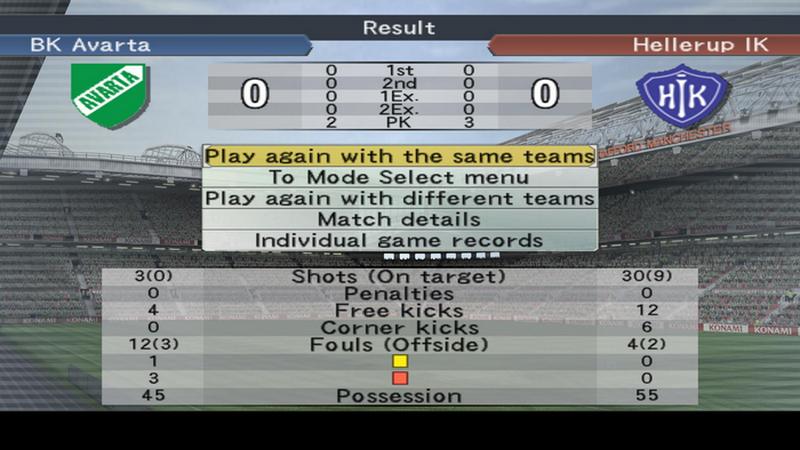The width and height of the screenshot is (800, 450).
Task: Pick Play again with different teams
Action: pyautogui.click(x=399, y=198)
